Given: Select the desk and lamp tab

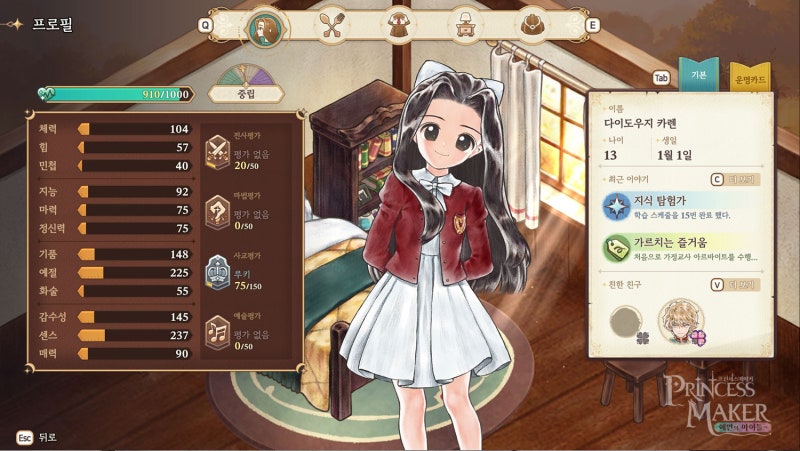Looking at the screenshot, I should tap(466, 24).
